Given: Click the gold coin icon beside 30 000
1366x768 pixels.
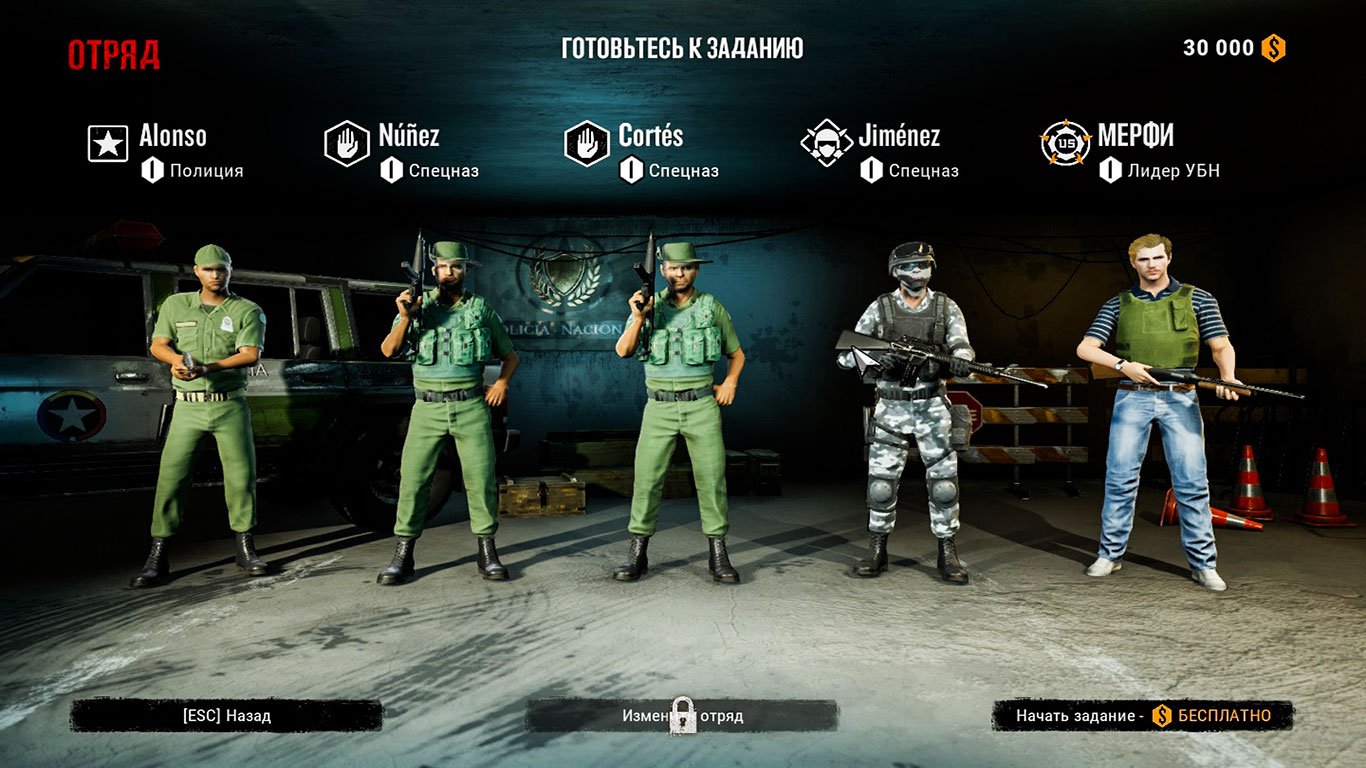Looking at the screenshot, I should tap(1273, 47).
